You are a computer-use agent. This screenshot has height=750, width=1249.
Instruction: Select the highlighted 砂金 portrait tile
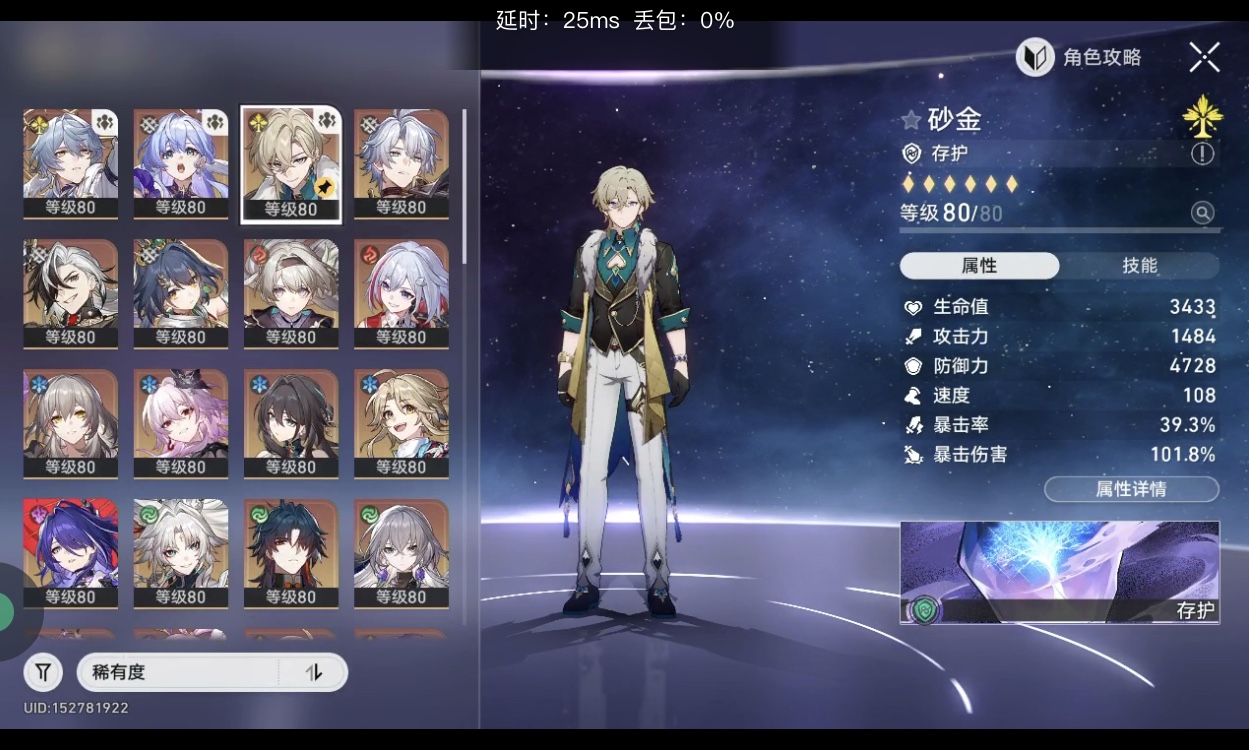click(x=291, y=164)
